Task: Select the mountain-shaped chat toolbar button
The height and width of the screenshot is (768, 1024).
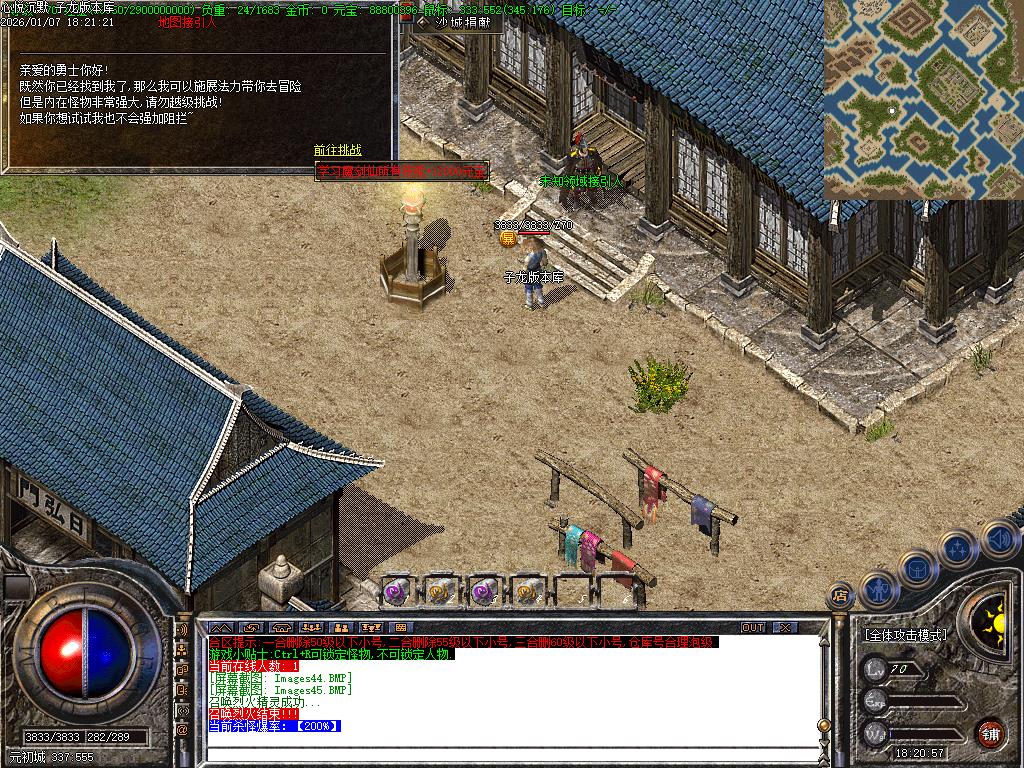Action: 220,627
